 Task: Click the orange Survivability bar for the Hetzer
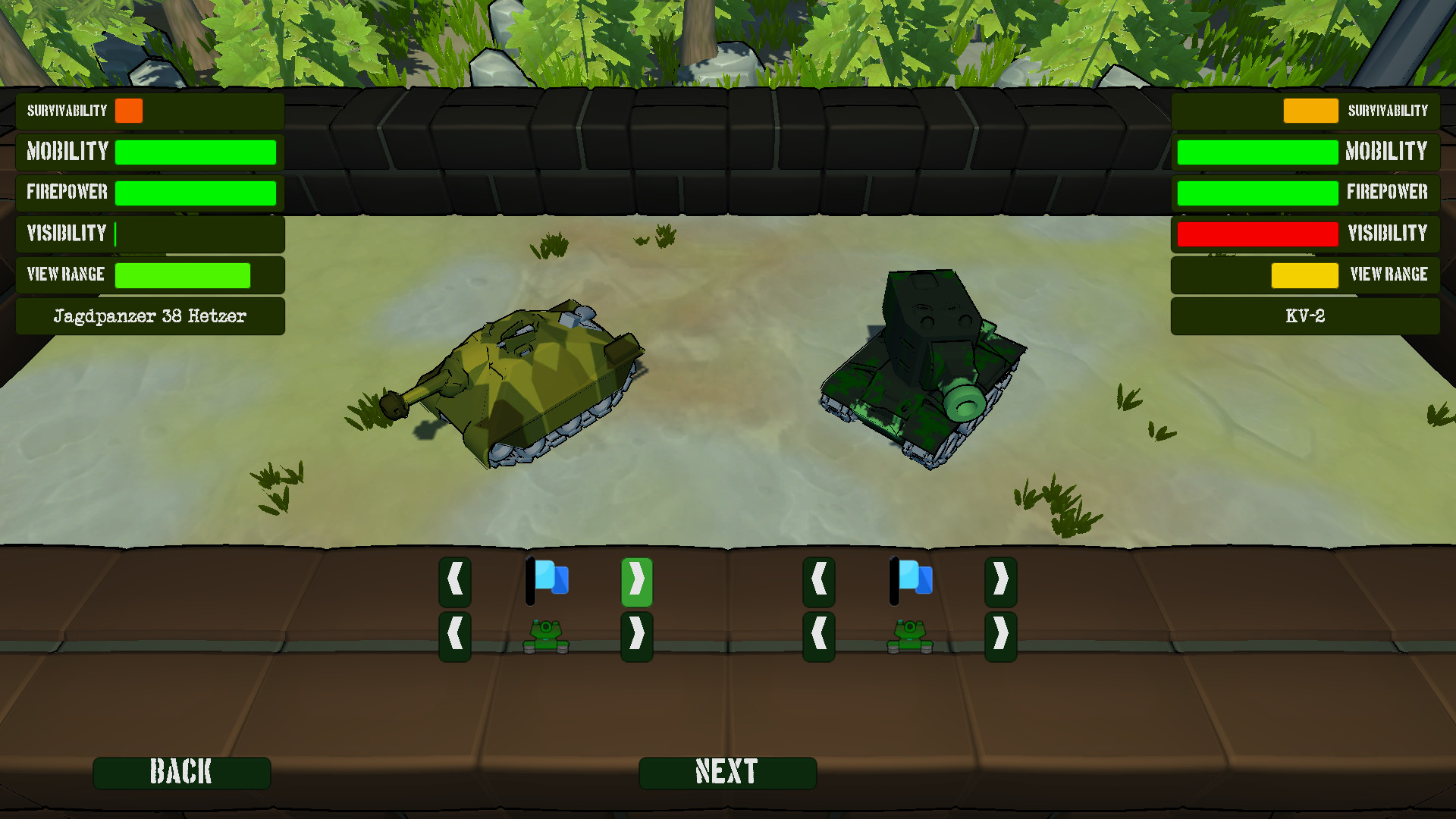pos(130,111)
